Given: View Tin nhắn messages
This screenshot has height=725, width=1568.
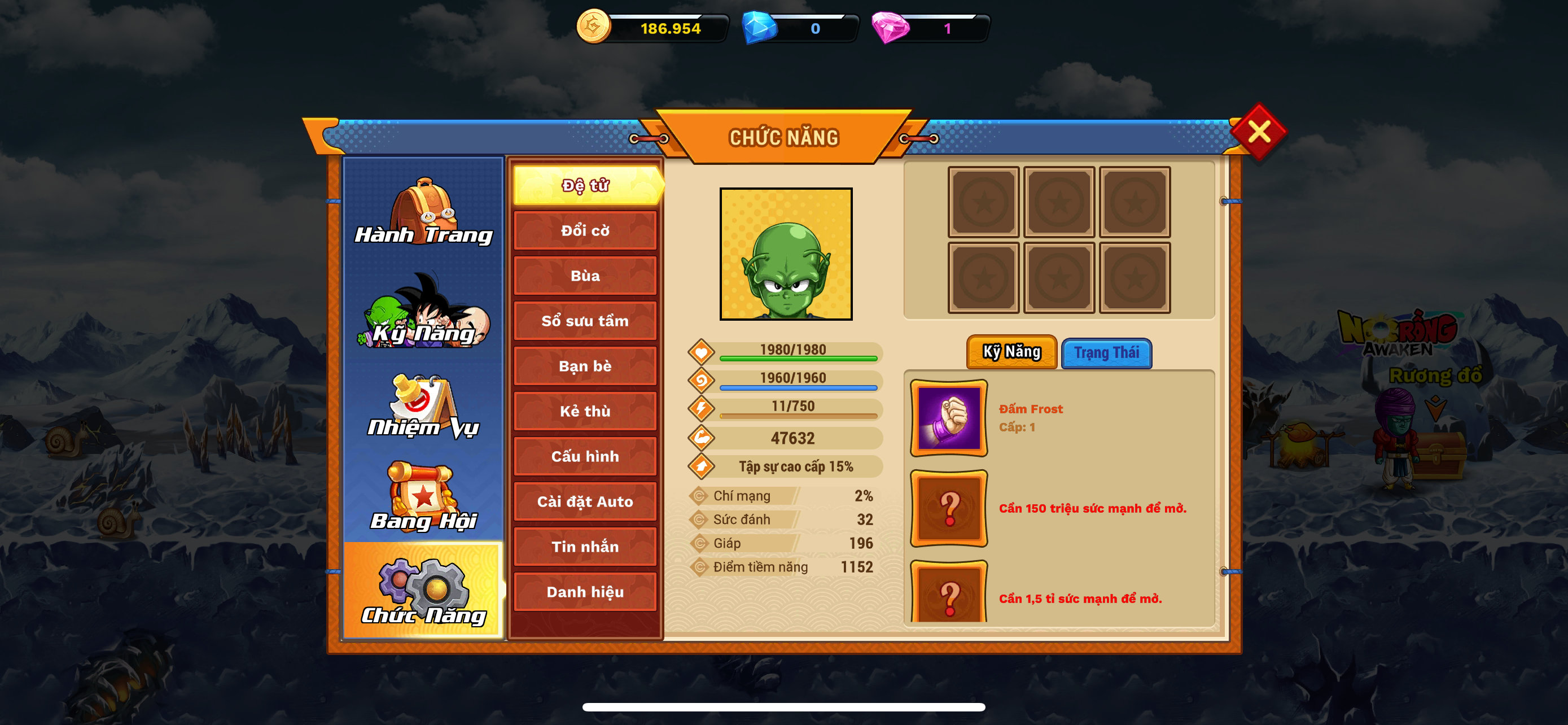Looking at the screenshot, I should click(585, 547).
